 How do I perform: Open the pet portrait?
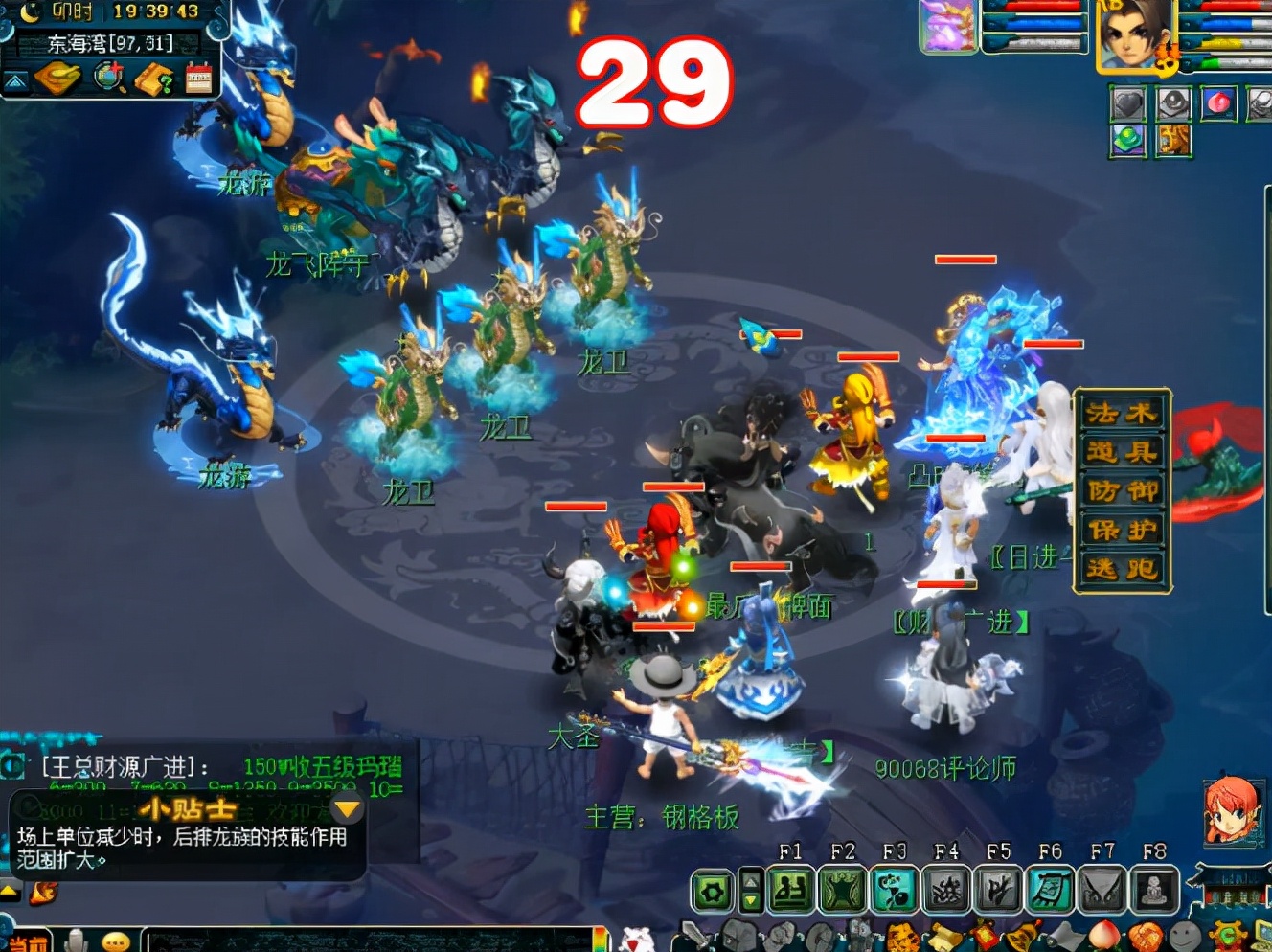pyautogui.click(x=947, y=27)
